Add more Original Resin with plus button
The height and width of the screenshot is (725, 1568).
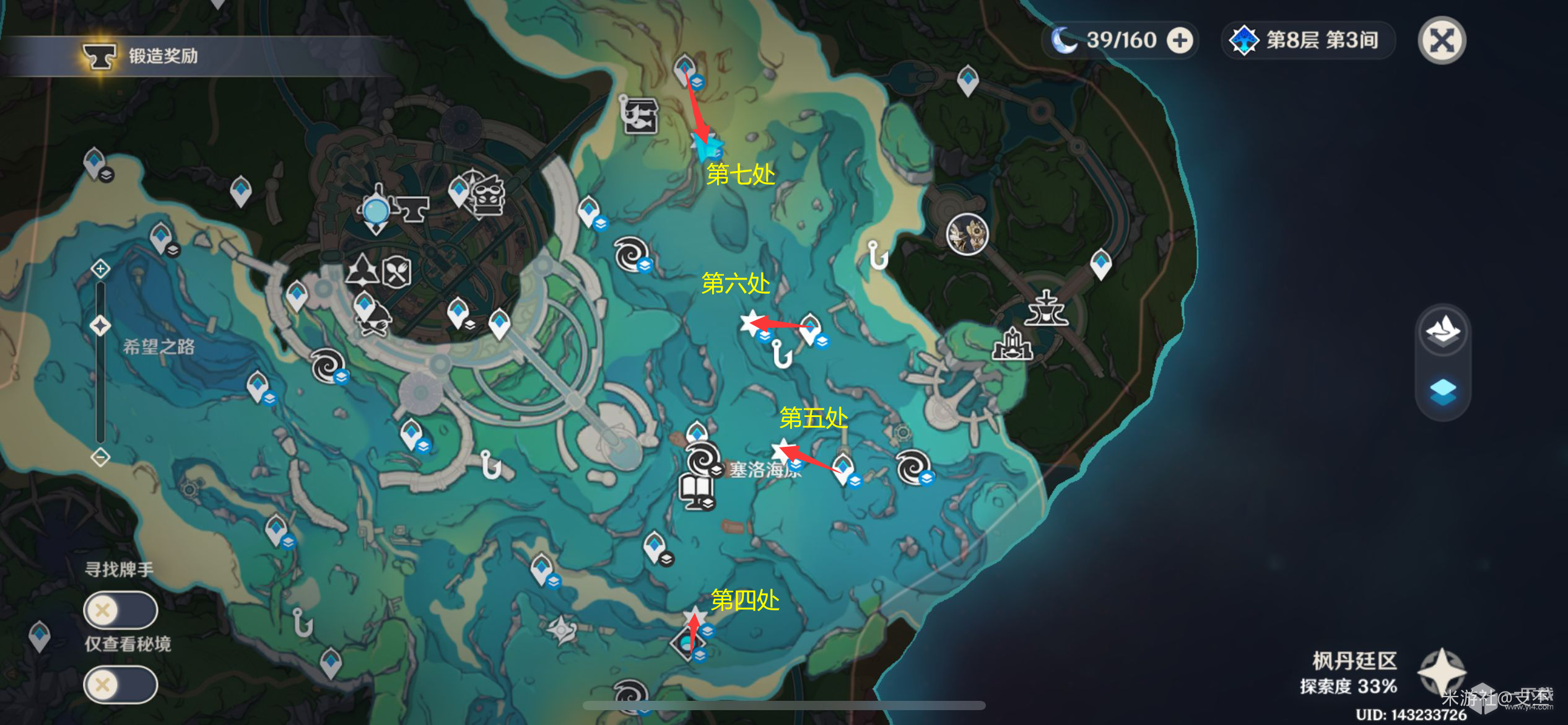pos(1180,41)
